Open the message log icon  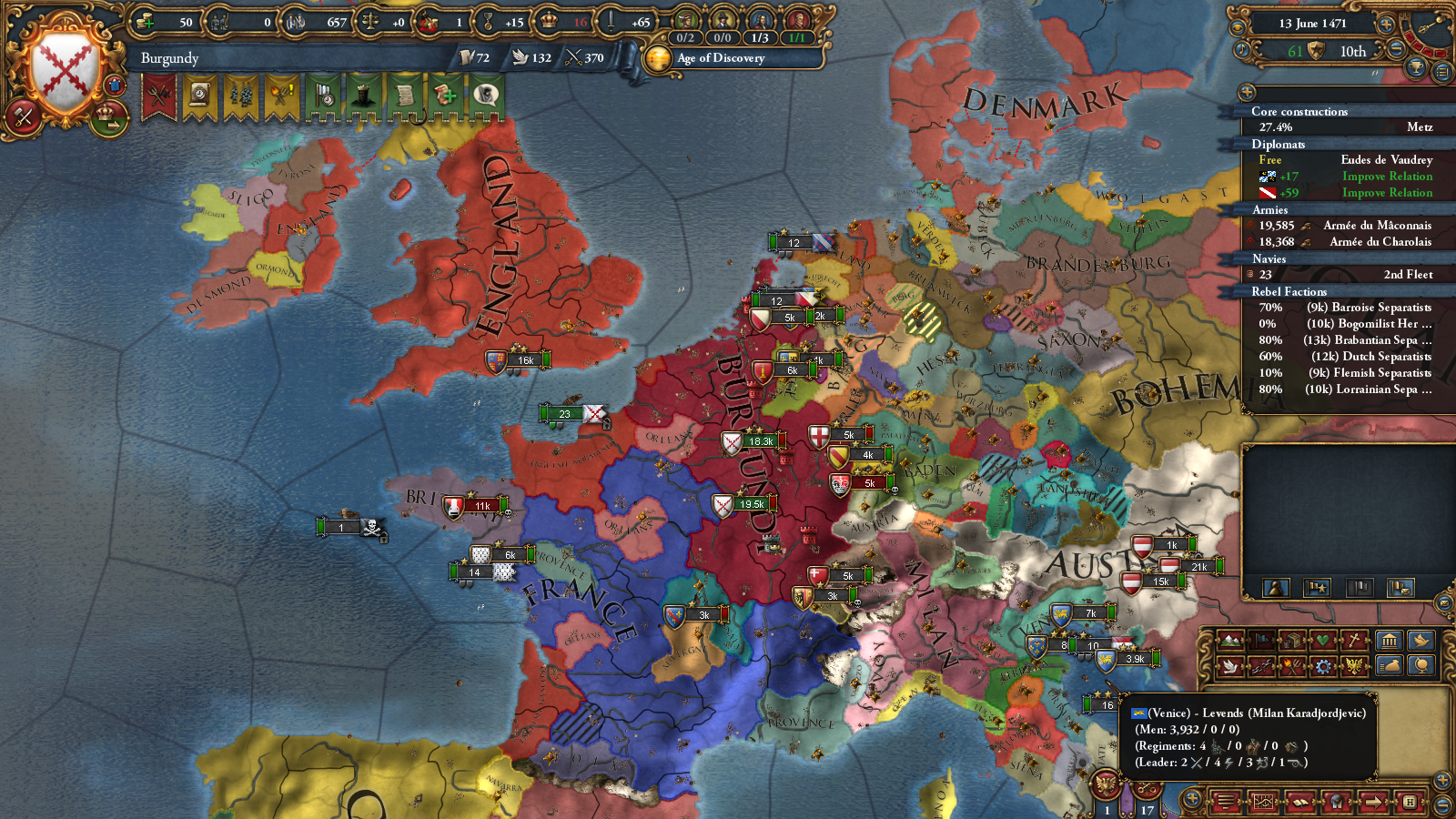pos(1226,801)
